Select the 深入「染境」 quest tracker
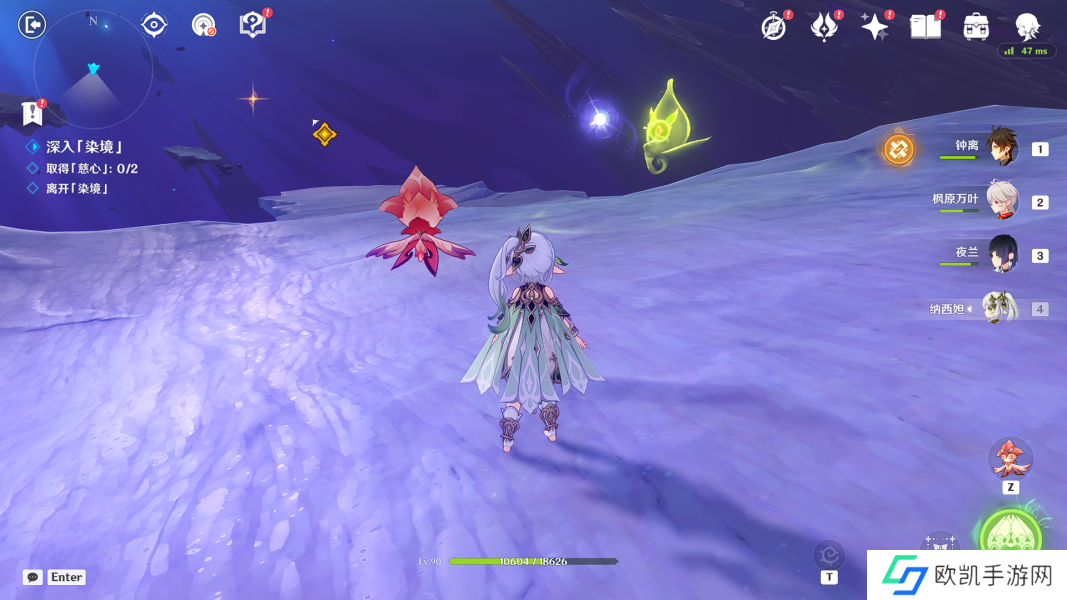Image resolution: width=1067 pixels, height=600 pixels. pos(83,147)
